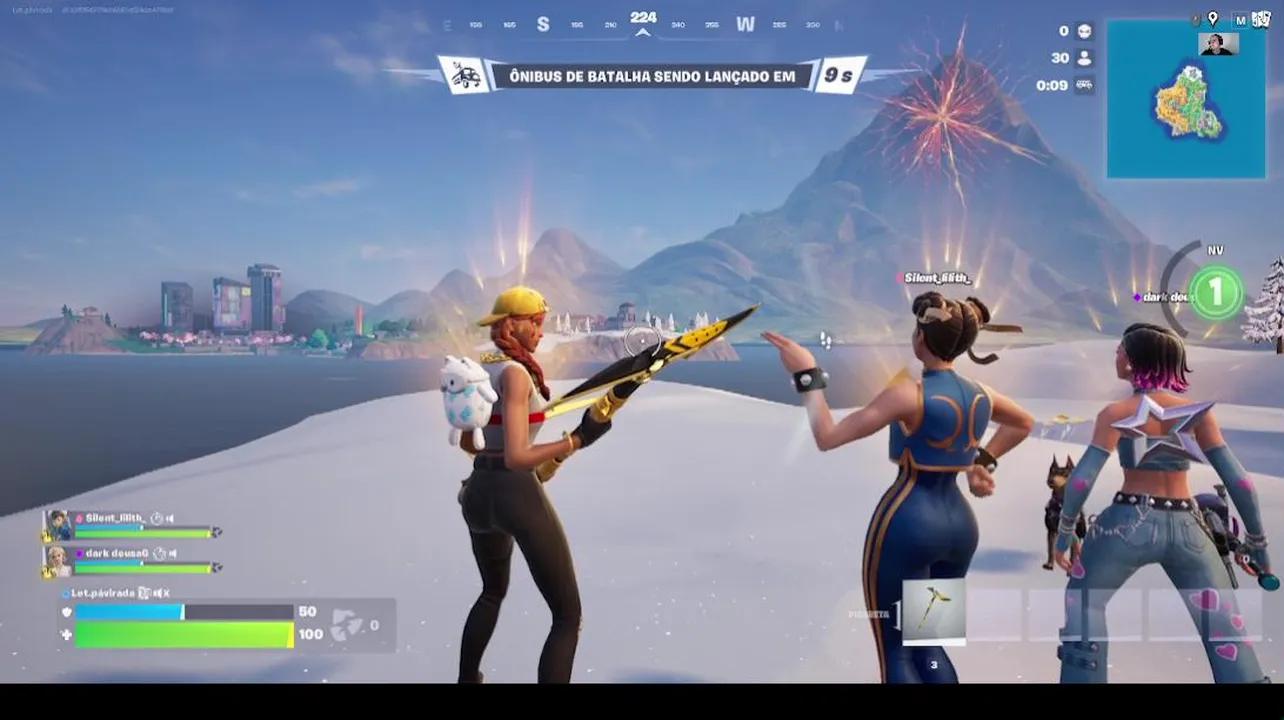Click the battle bus timer icon showing 0:09
1284x720 pixels.
click(x=1084, y=84)
